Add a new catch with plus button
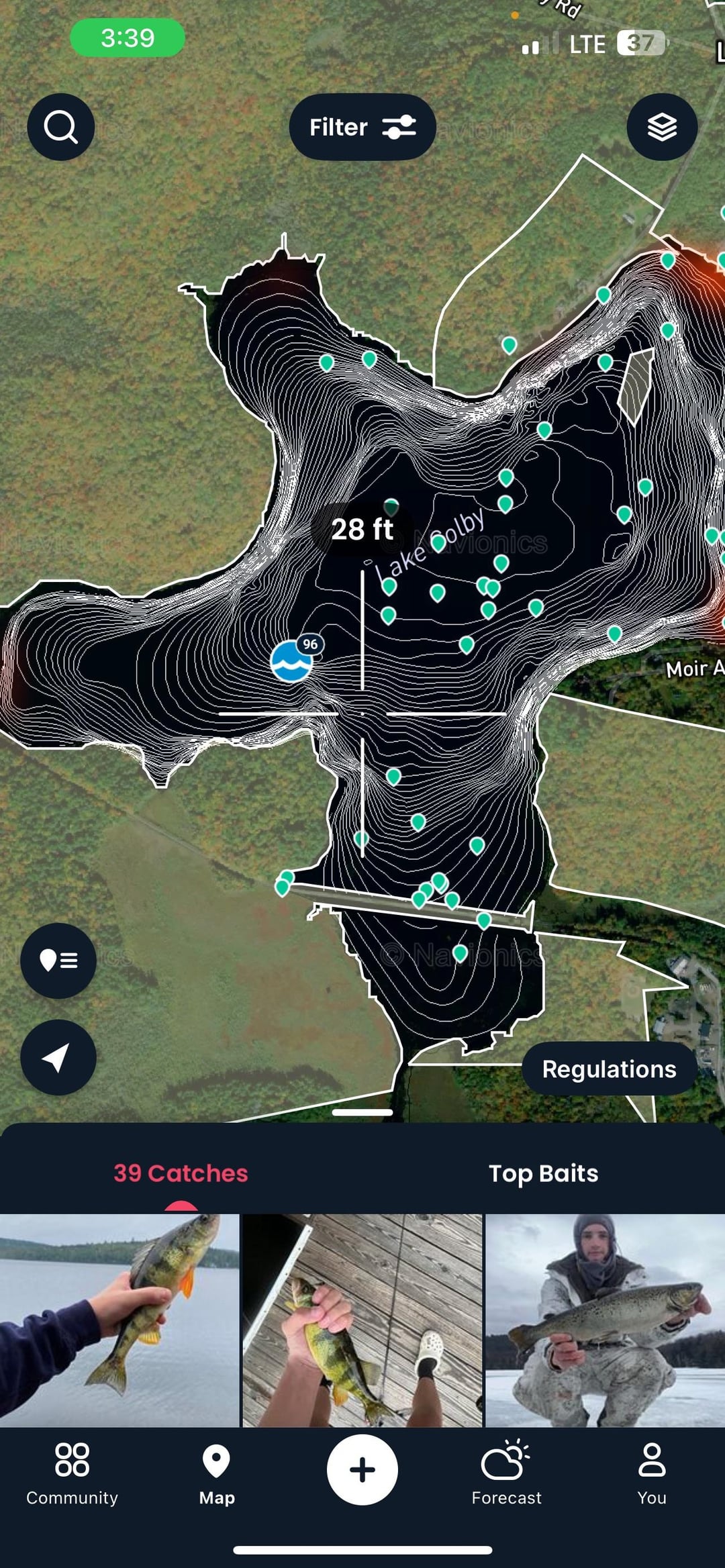The image size is (725, 1568). [x=362, y=1469]
